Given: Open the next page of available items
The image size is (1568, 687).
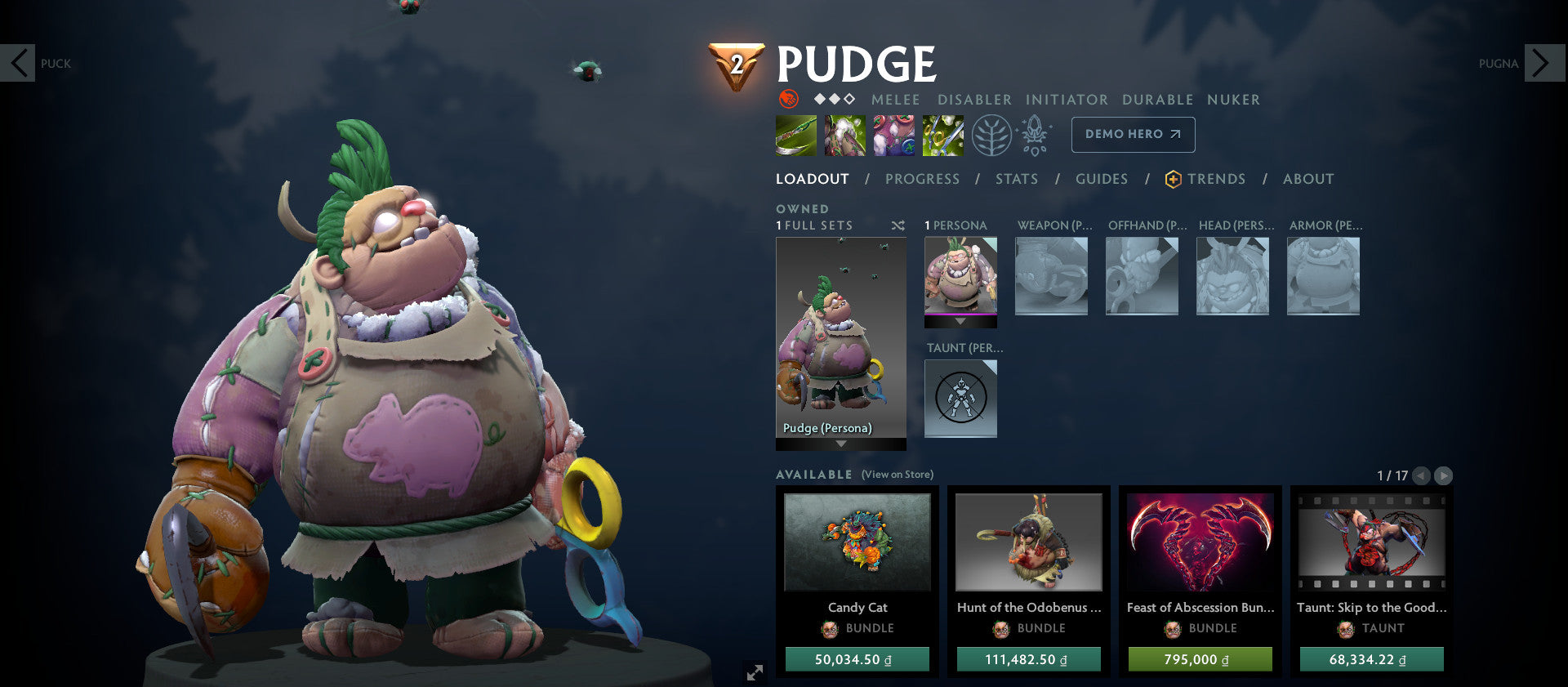Looking at the screenshot, I should coord(1443,474).
